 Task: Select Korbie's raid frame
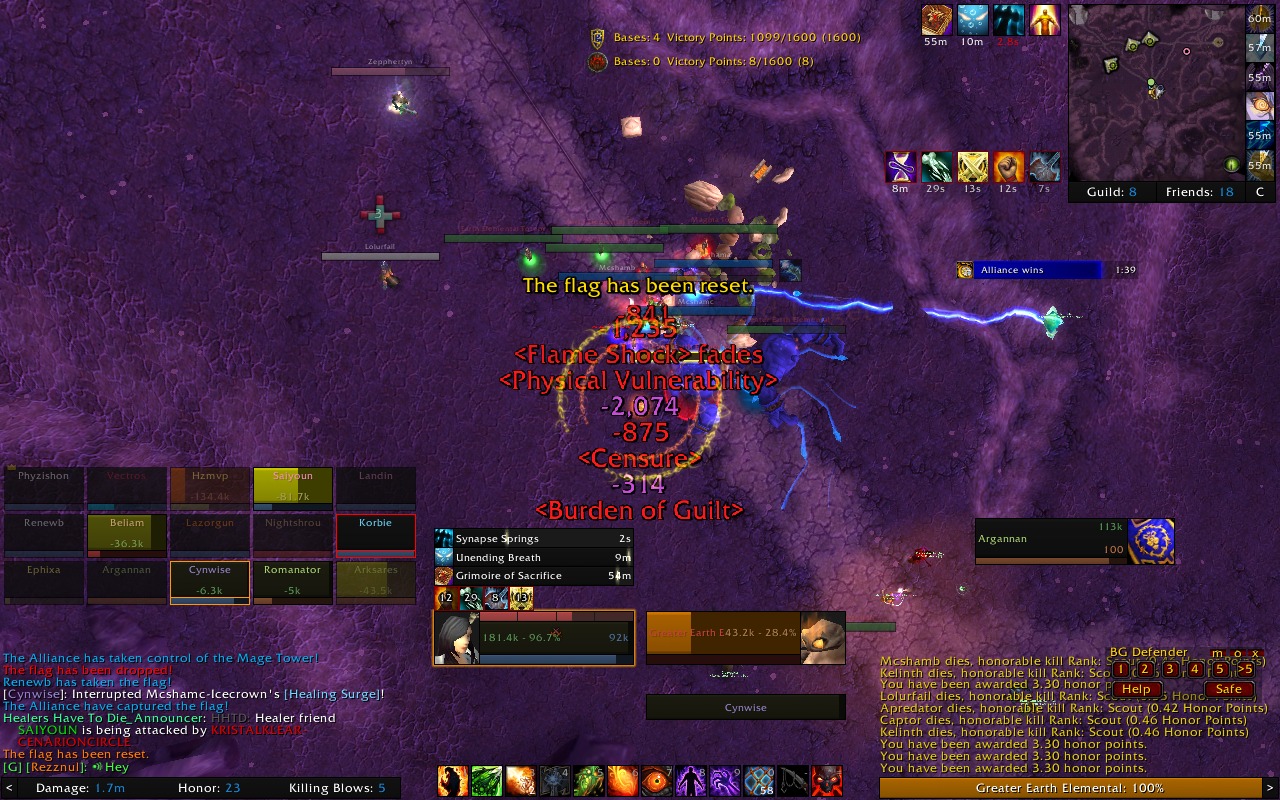375,532
